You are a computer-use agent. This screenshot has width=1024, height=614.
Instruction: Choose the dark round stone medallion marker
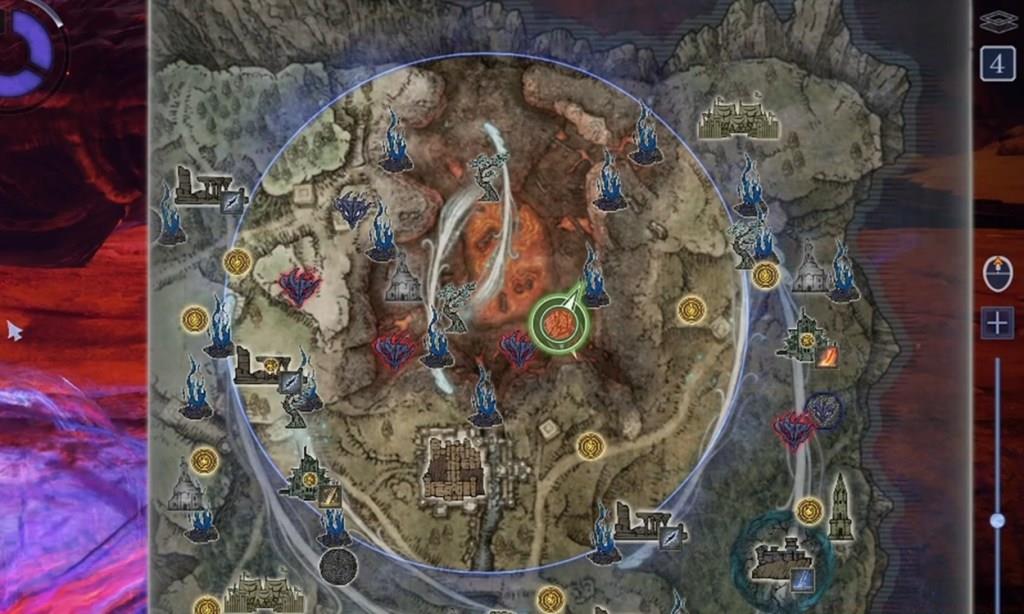339,566
